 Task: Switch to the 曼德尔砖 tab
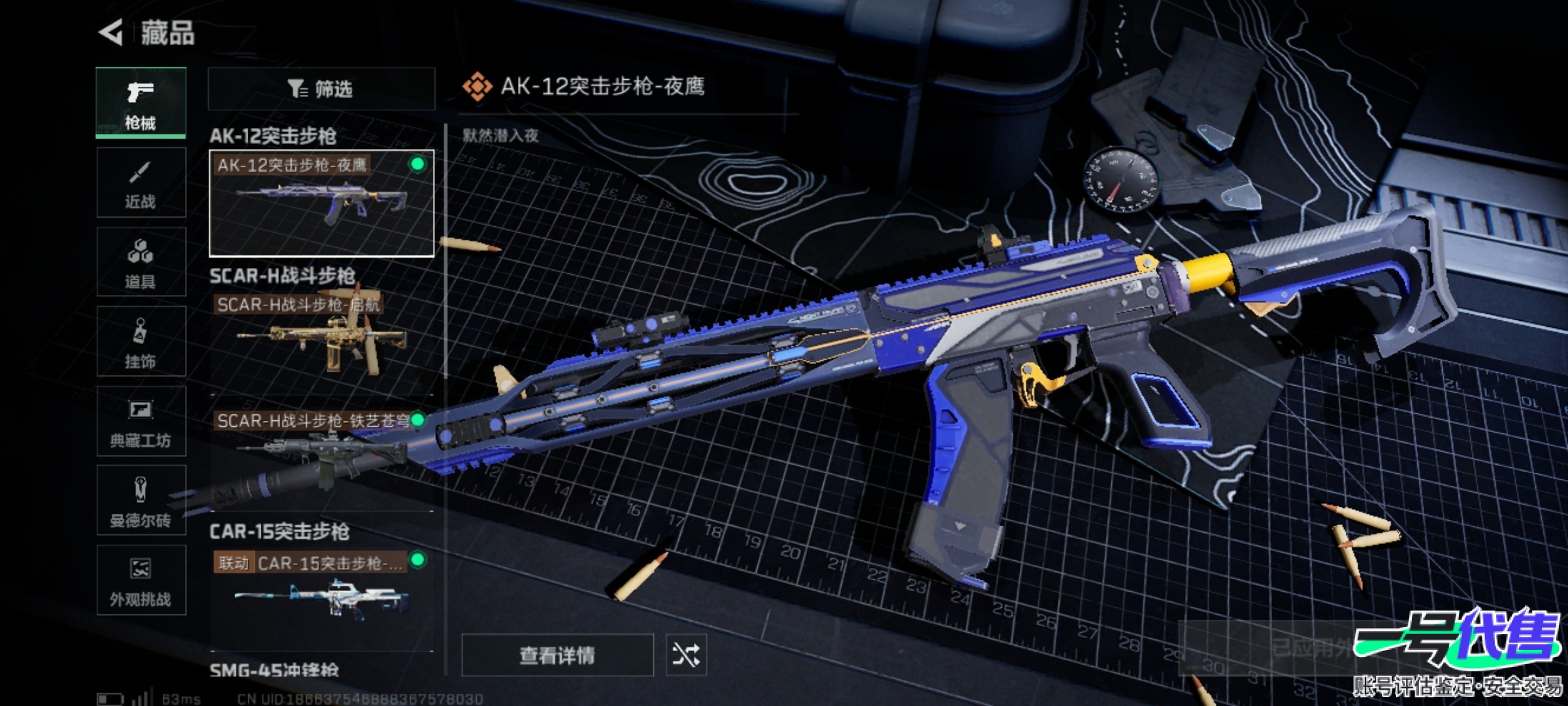tap(141, 501)
